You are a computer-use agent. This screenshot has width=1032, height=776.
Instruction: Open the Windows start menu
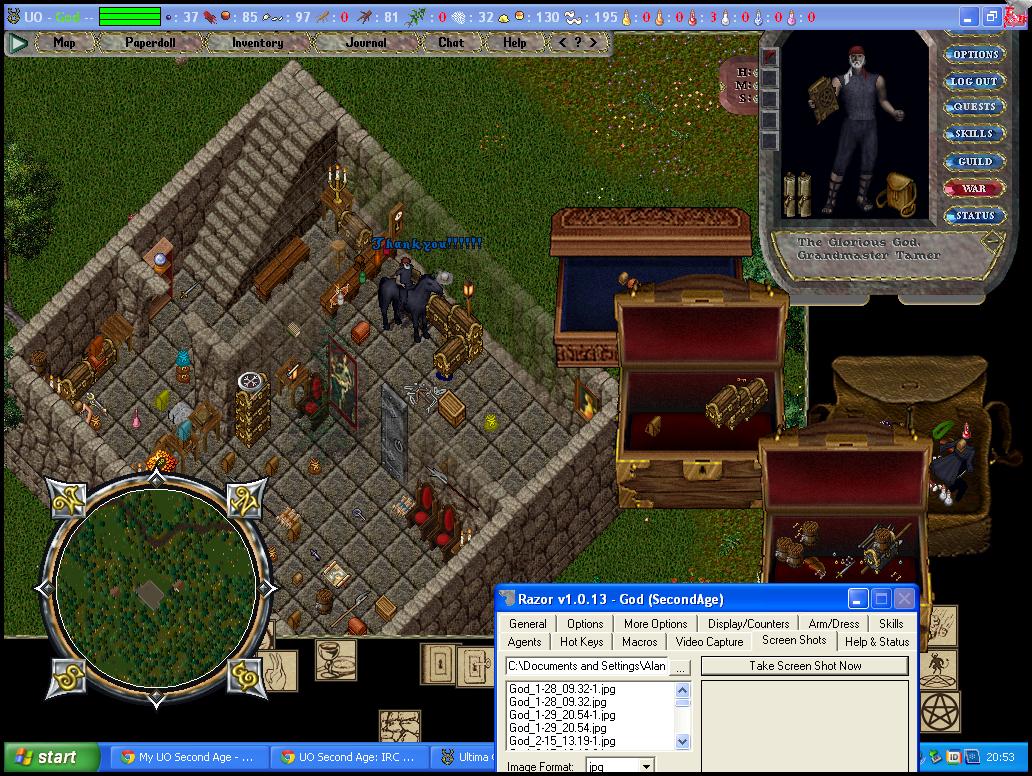point(51,757)
